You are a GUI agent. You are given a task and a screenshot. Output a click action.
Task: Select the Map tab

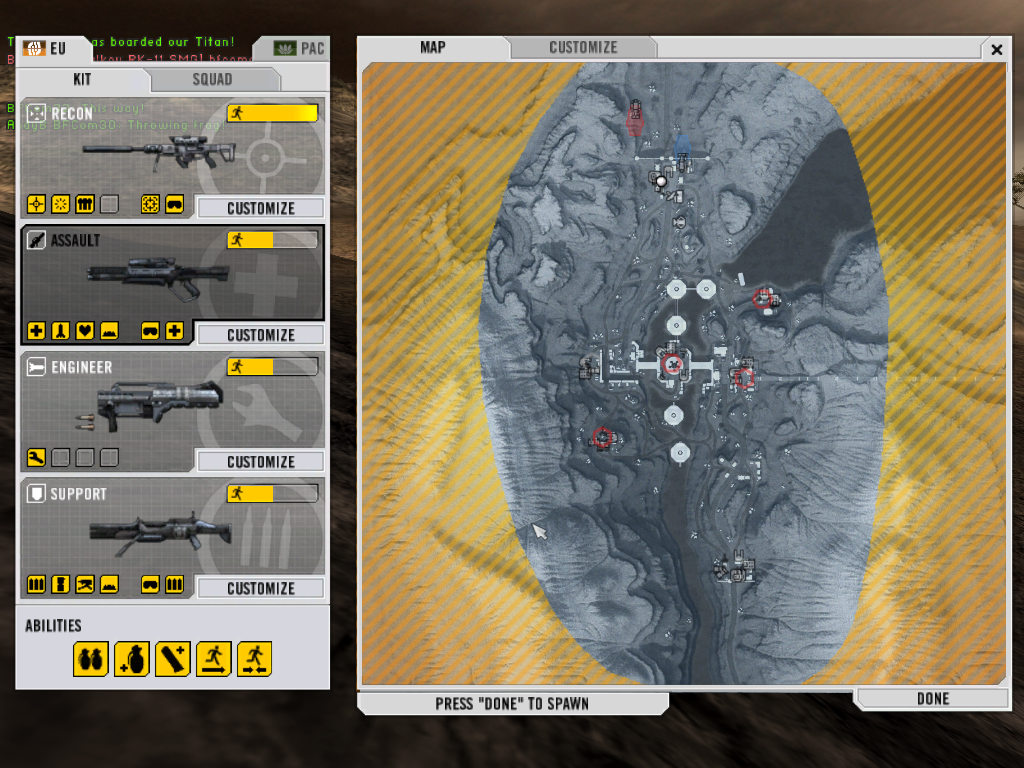pyautogui.click(x=432, y=47)
